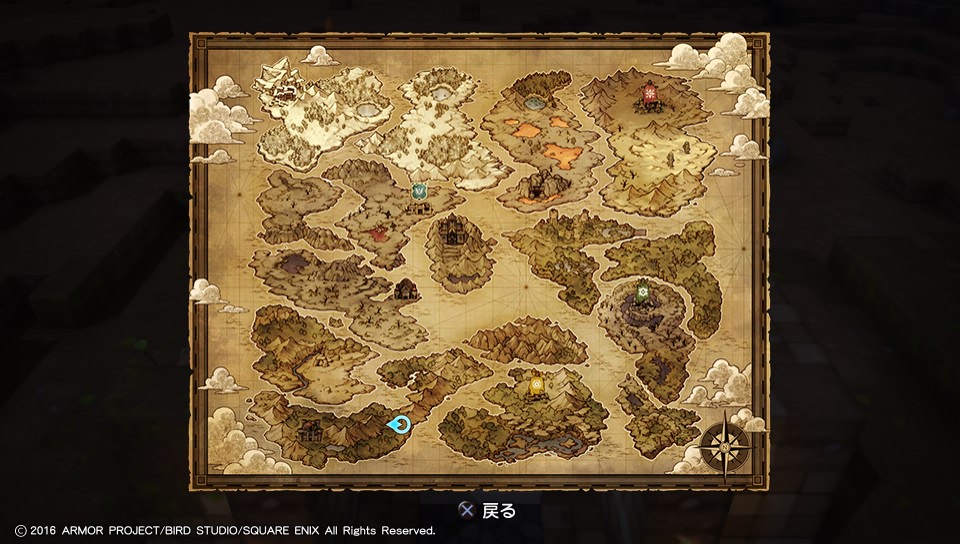Screen dimensions: 960x544
Task: Select the yellow banner map marker
Action: [x=537, y=384]
